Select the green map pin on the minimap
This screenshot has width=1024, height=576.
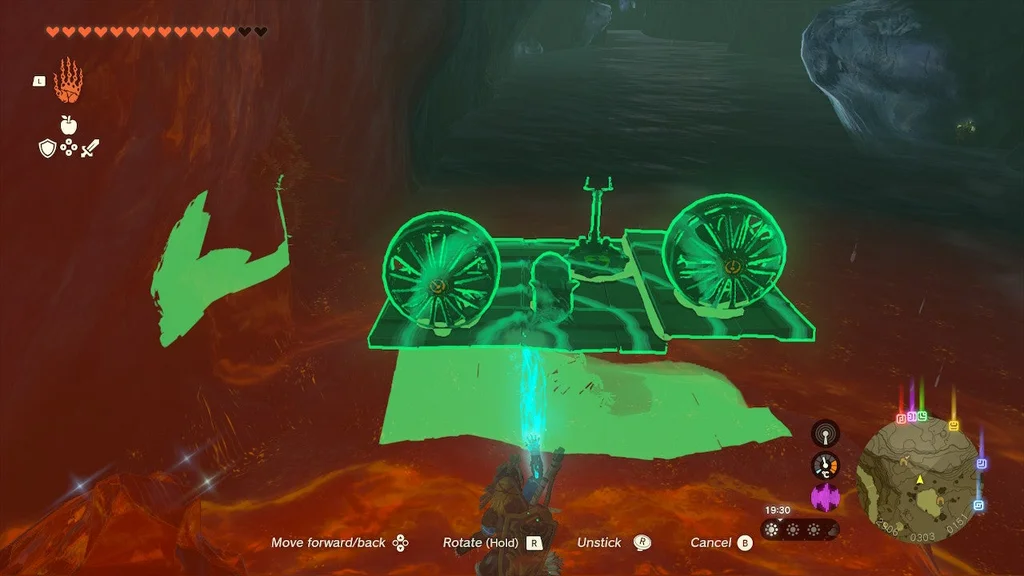[921, 415]
